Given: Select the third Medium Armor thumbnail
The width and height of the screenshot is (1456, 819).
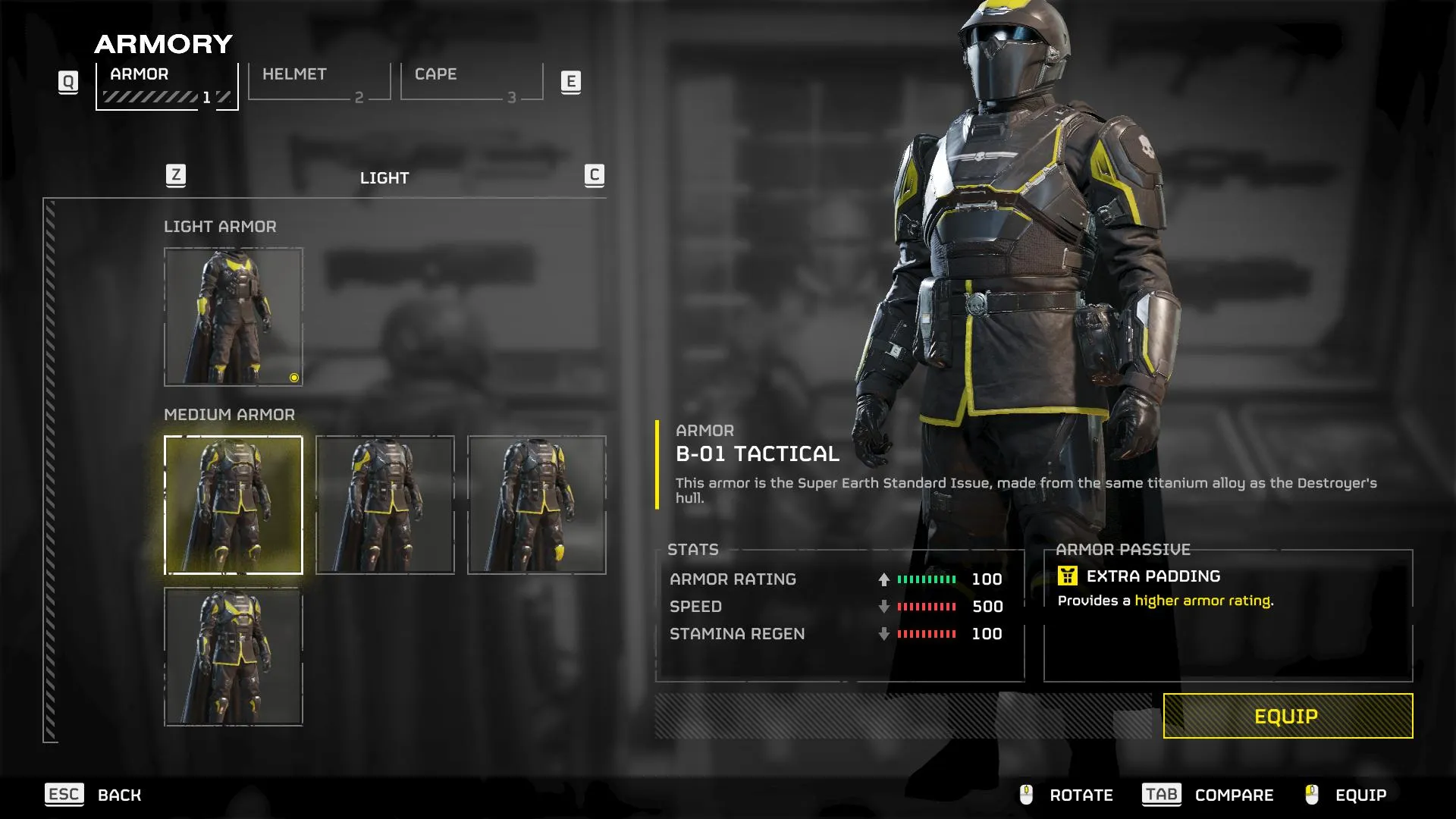Looking at the screenshot, I should click(537, 503).
